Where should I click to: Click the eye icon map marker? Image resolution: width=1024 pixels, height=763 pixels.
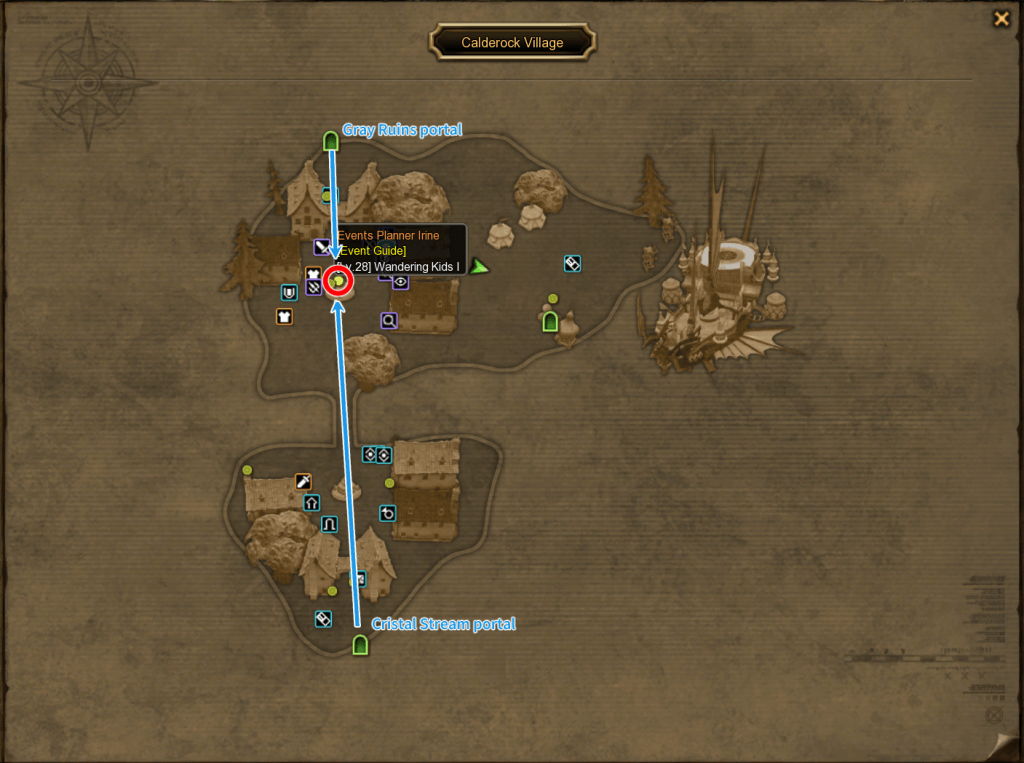401,282
